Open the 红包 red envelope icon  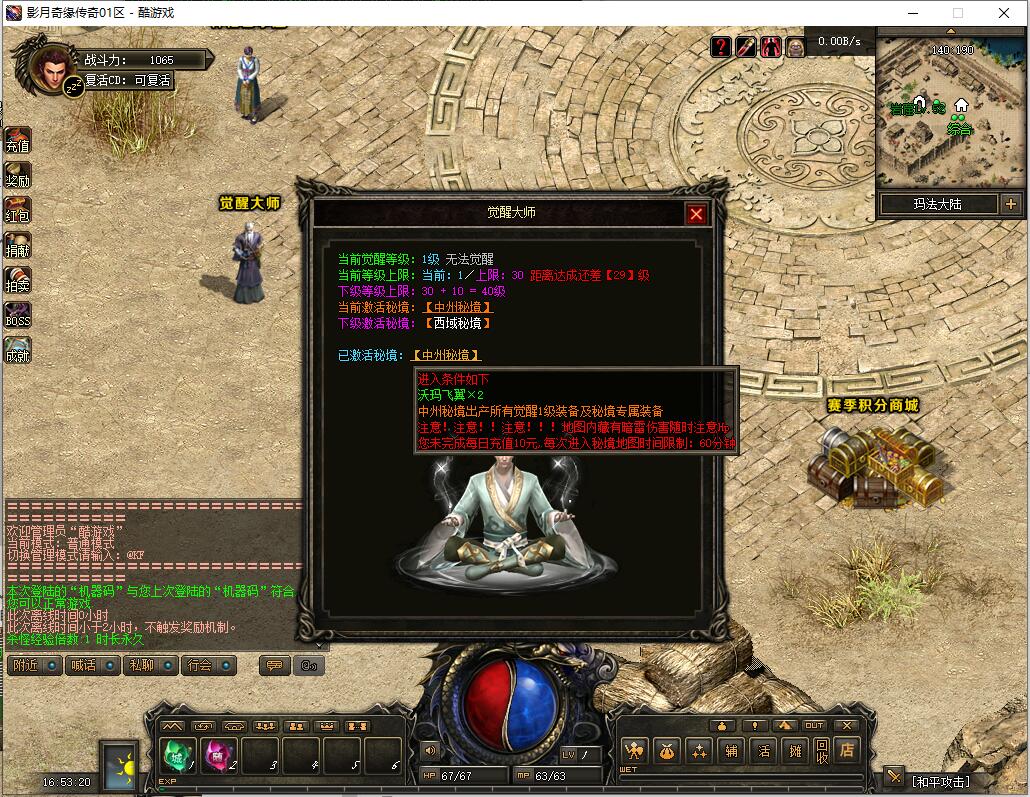18,210
